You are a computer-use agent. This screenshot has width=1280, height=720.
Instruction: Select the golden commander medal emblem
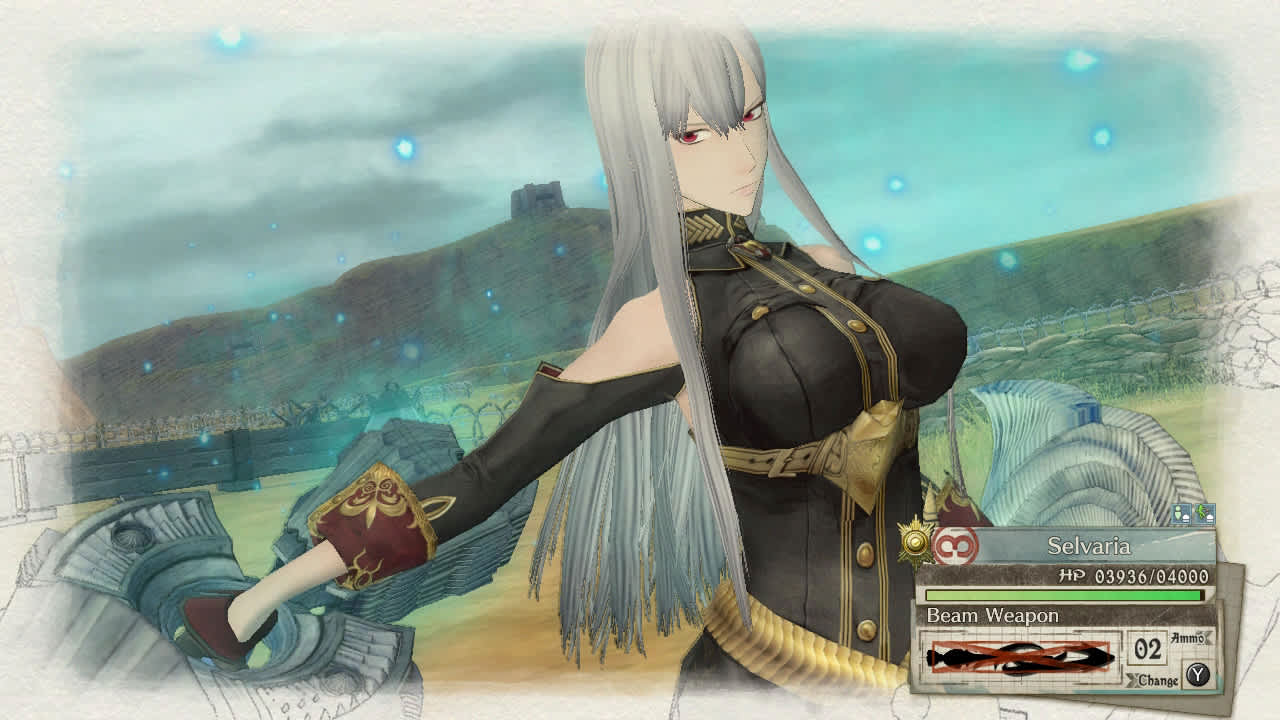[914, 543]
